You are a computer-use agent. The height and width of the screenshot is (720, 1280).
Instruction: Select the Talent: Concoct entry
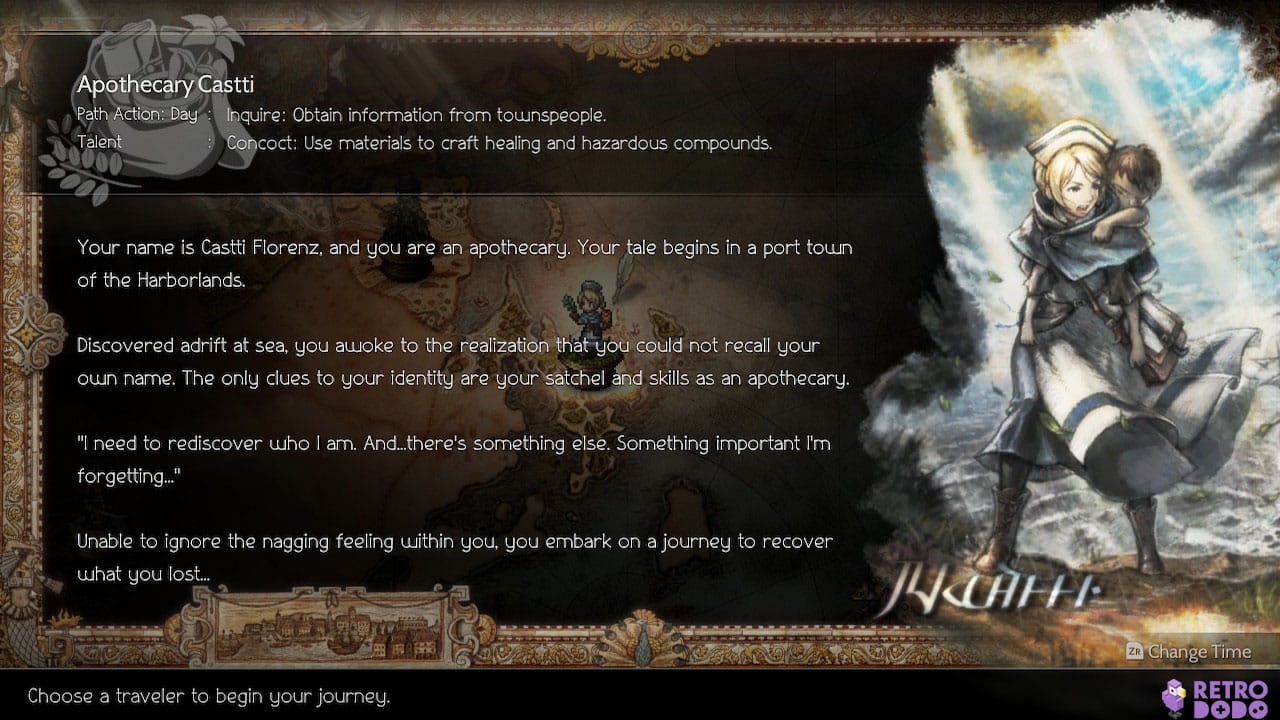(x=100, y=143)
